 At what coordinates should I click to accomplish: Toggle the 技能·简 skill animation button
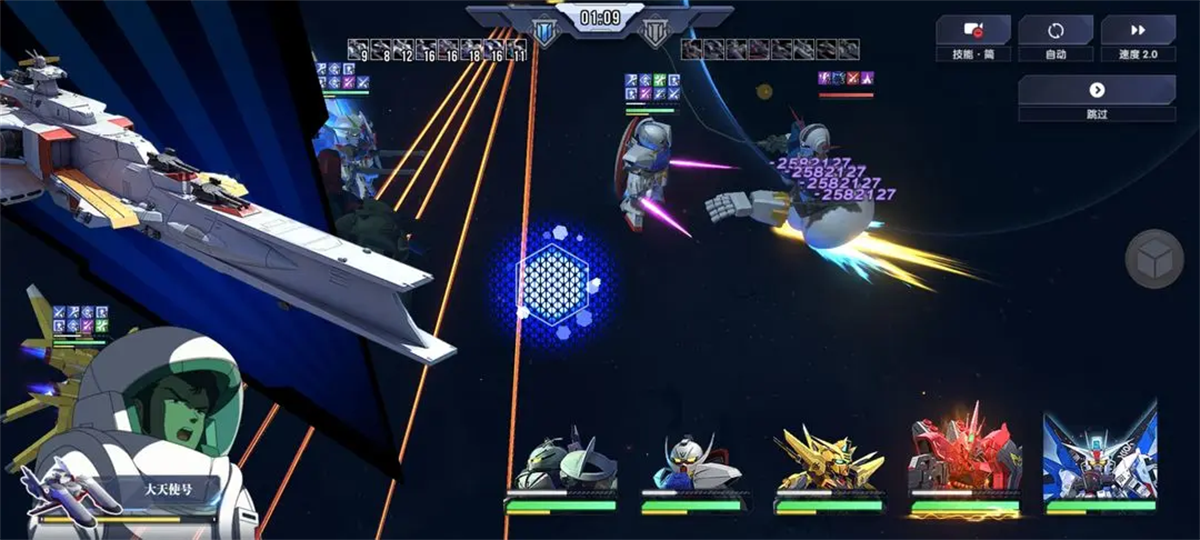pyautogui.click(x=972, y=38)
